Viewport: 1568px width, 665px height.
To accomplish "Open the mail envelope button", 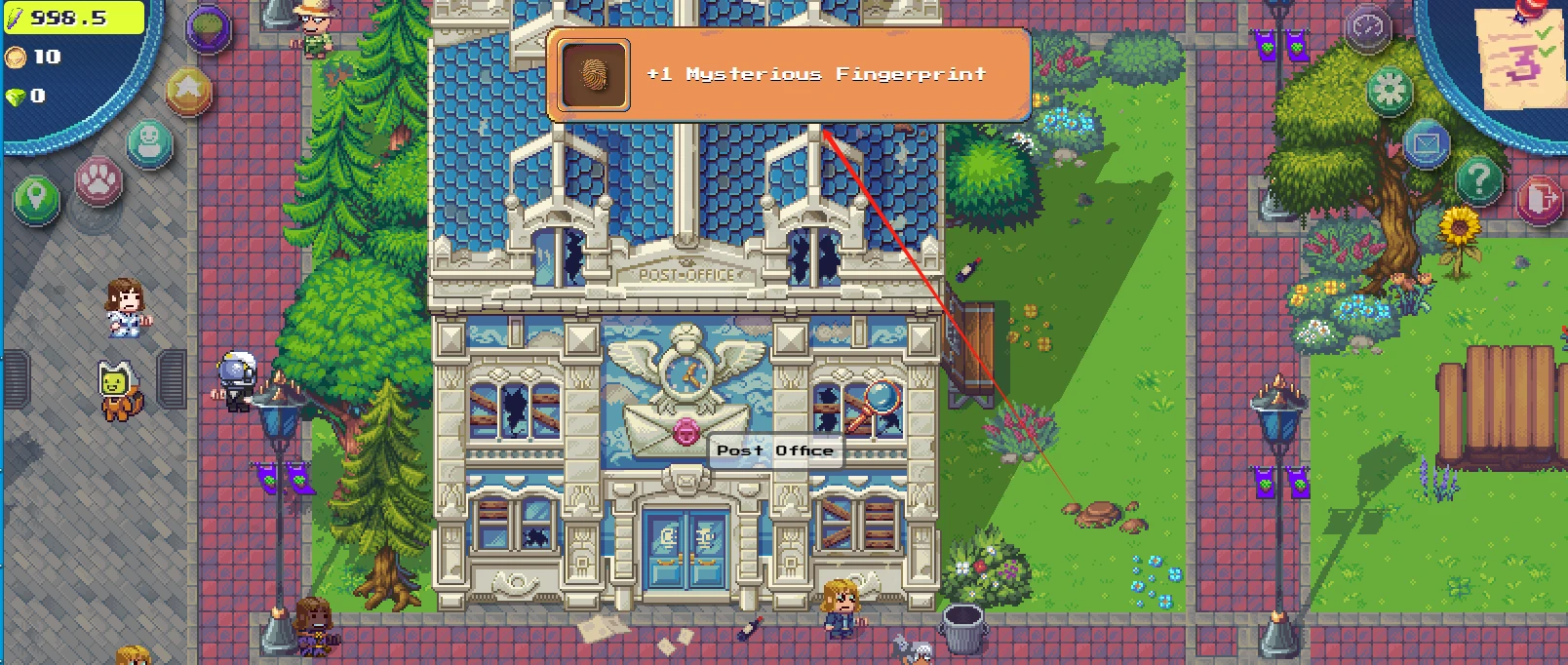I will pyautogui.click(x=1426, y=144).
